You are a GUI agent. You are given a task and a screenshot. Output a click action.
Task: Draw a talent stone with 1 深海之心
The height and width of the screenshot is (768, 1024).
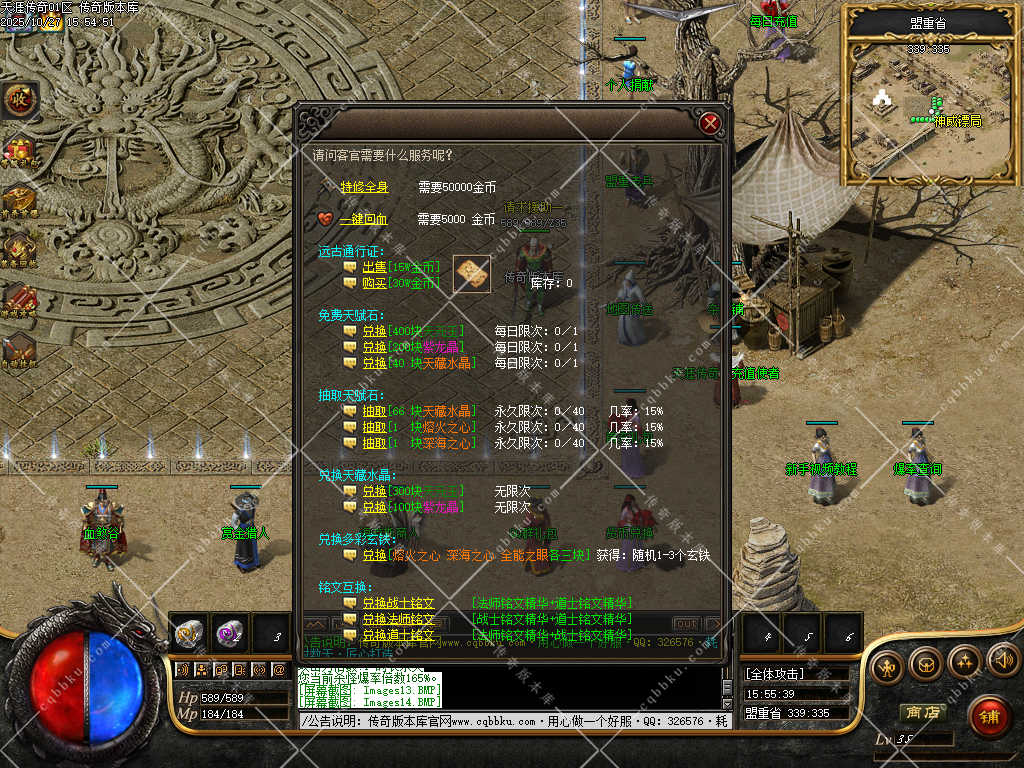click(374, 443)
